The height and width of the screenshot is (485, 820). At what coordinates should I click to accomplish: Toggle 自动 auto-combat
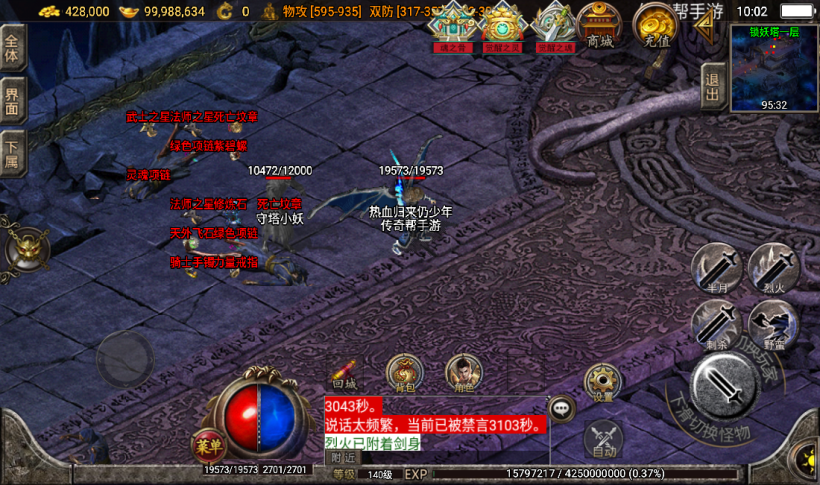602,438
